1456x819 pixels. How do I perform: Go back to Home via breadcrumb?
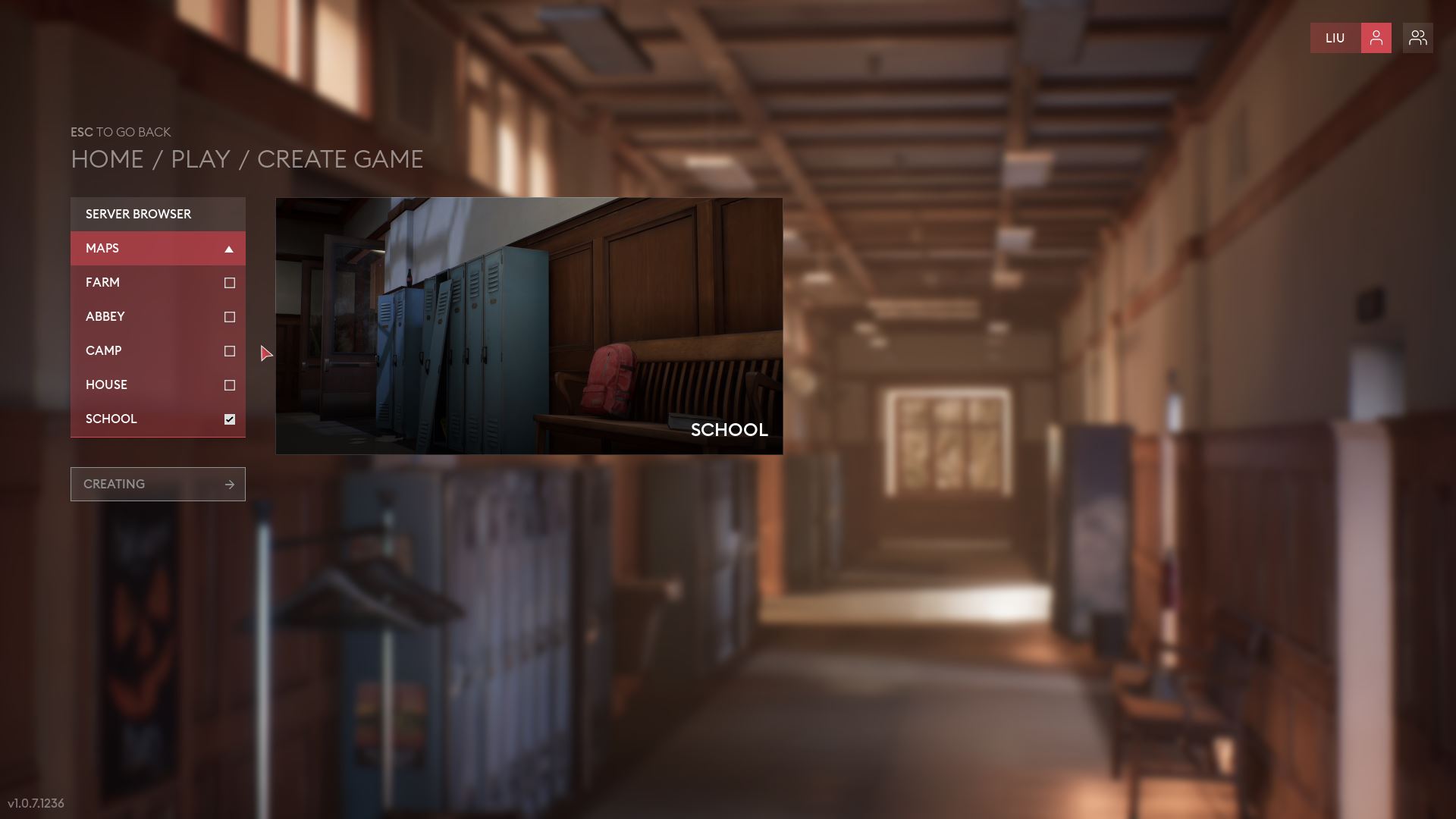[x=107, y=159]
